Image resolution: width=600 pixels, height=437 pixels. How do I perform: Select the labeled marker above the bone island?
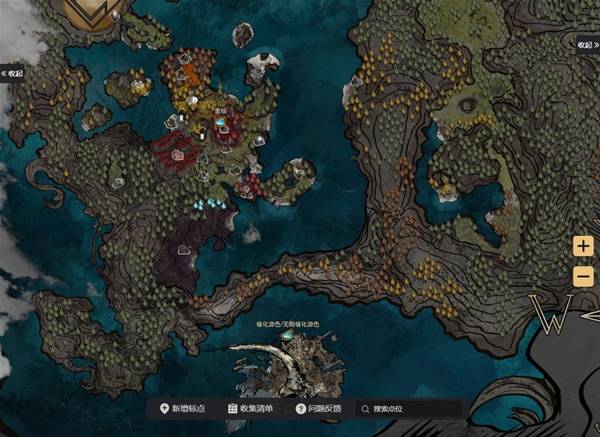[x=287, y=337]
